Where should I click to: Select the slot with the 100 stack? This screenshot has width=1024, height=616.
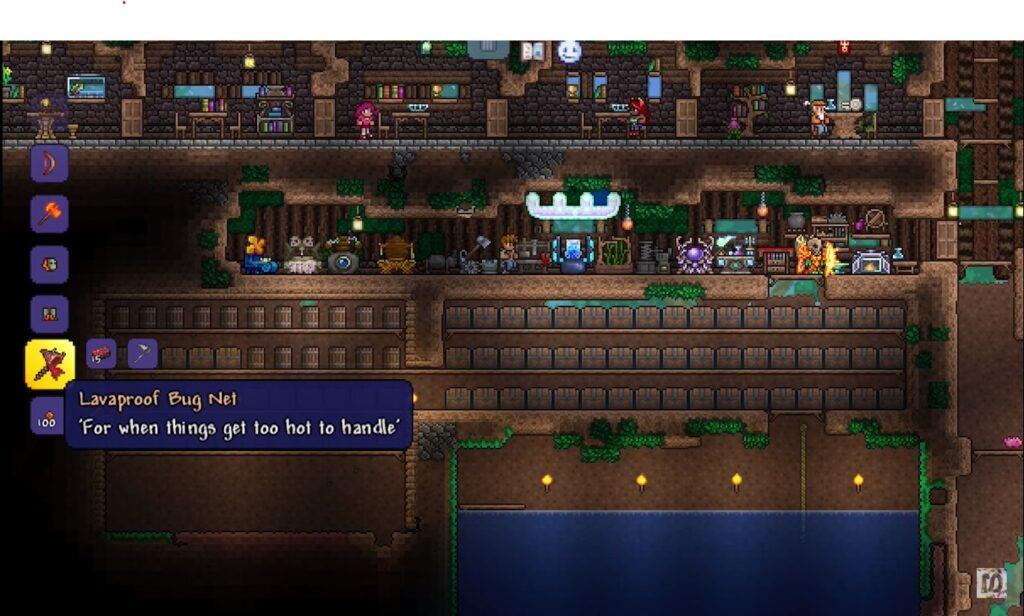click(47, 417)
